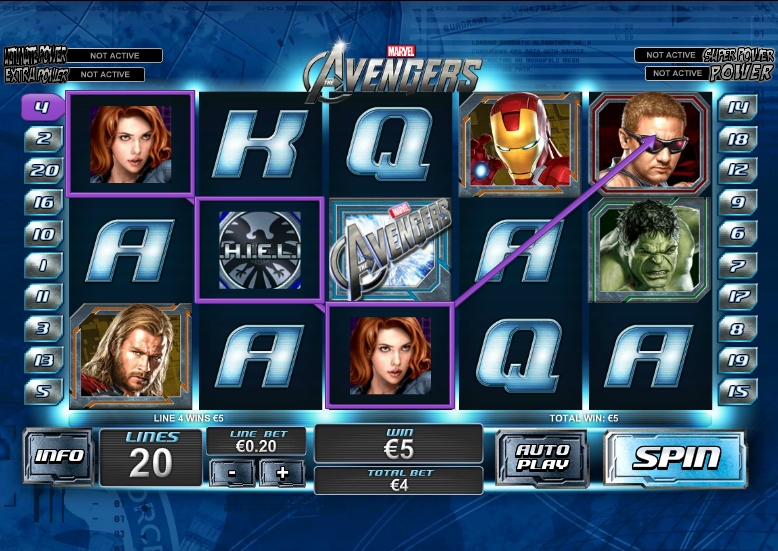The width and height of the screenshot is (778, 551).
Task: Open the Auto Play options
Action: pyautogui.click(x=541, y=459)
